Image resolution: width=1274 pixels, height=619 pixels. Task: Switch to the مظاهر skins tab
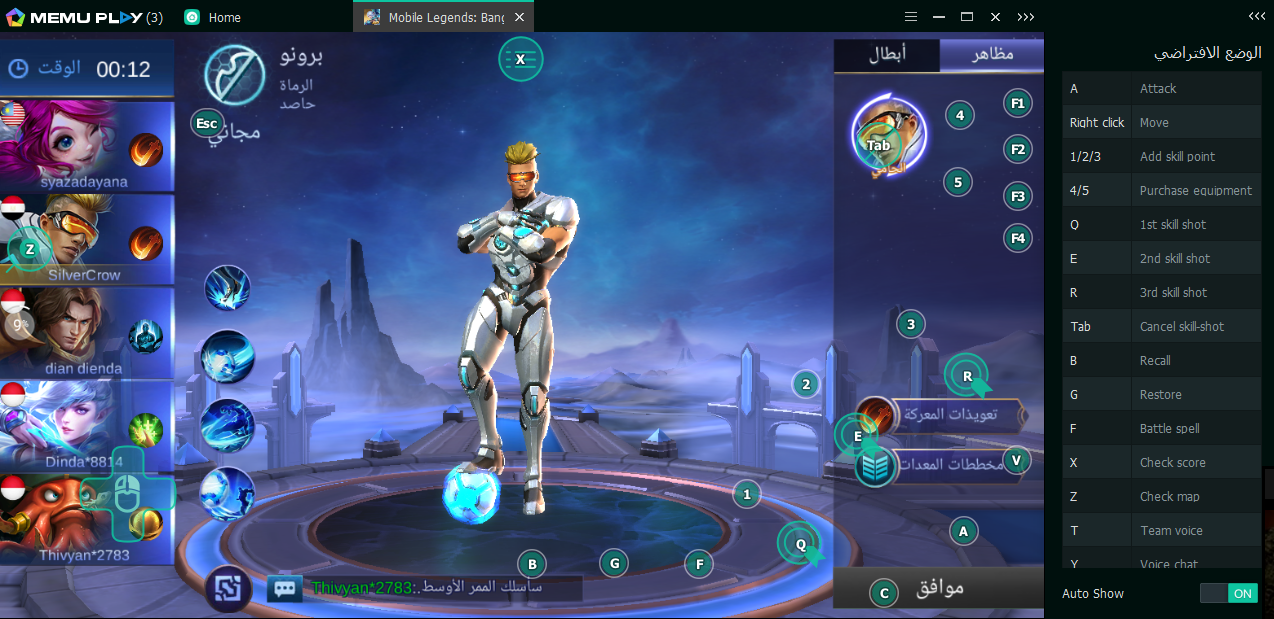[x=991, y=56]
